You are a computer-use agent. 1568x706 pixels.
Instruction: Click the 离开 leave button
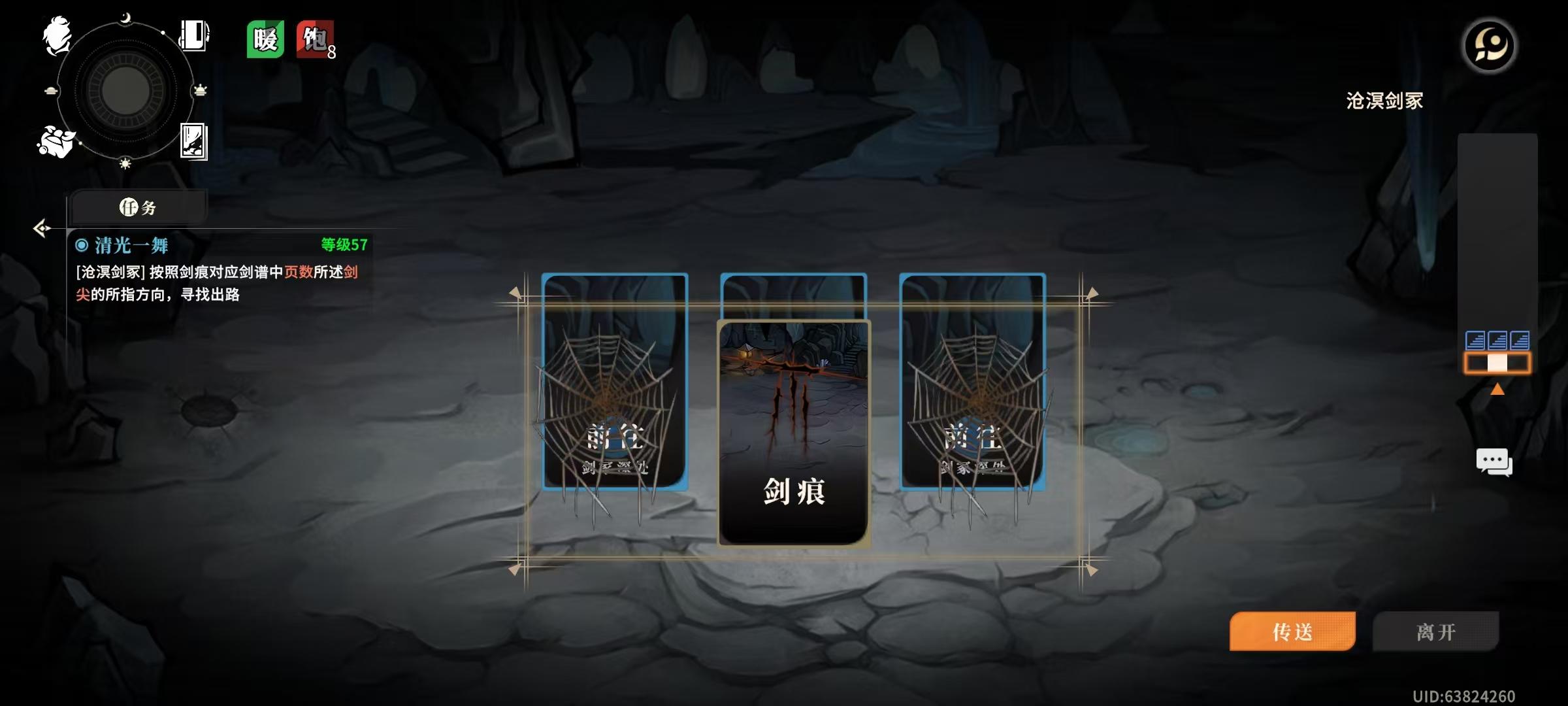1435,630
